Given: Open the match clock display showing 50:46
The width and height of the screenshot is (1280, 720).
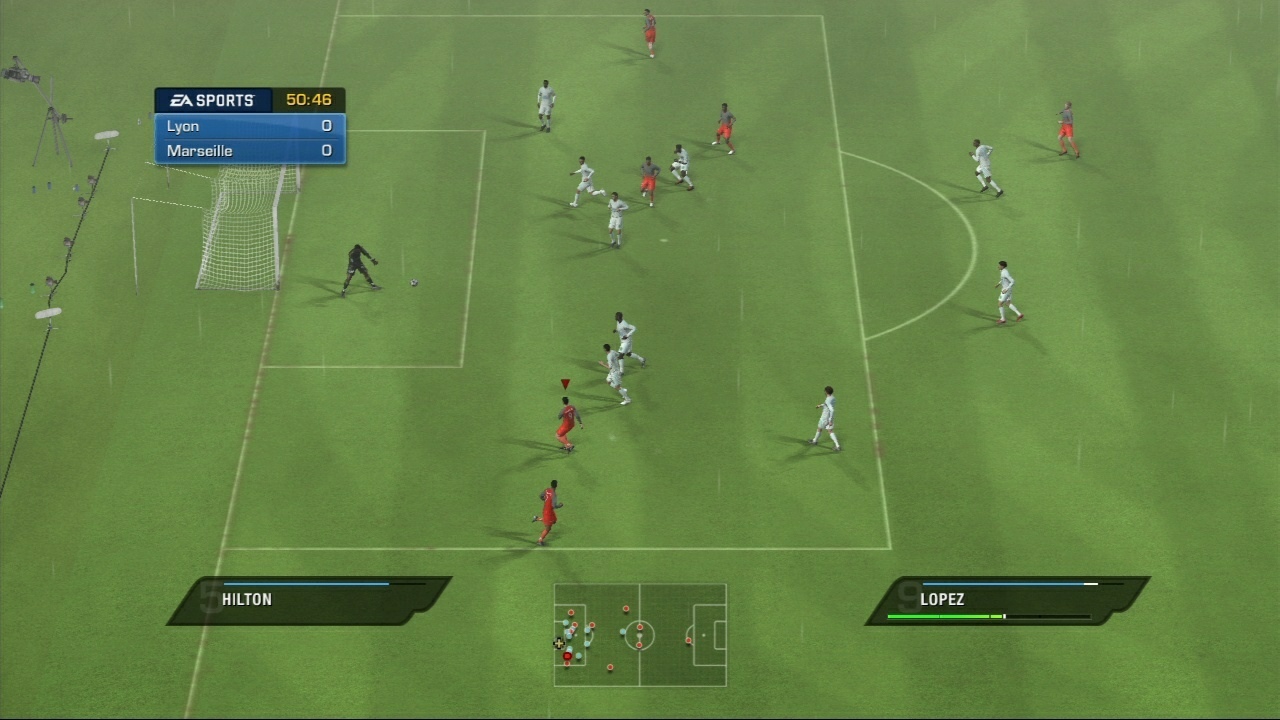Looking at the screenshot, I should click(310, 99).
